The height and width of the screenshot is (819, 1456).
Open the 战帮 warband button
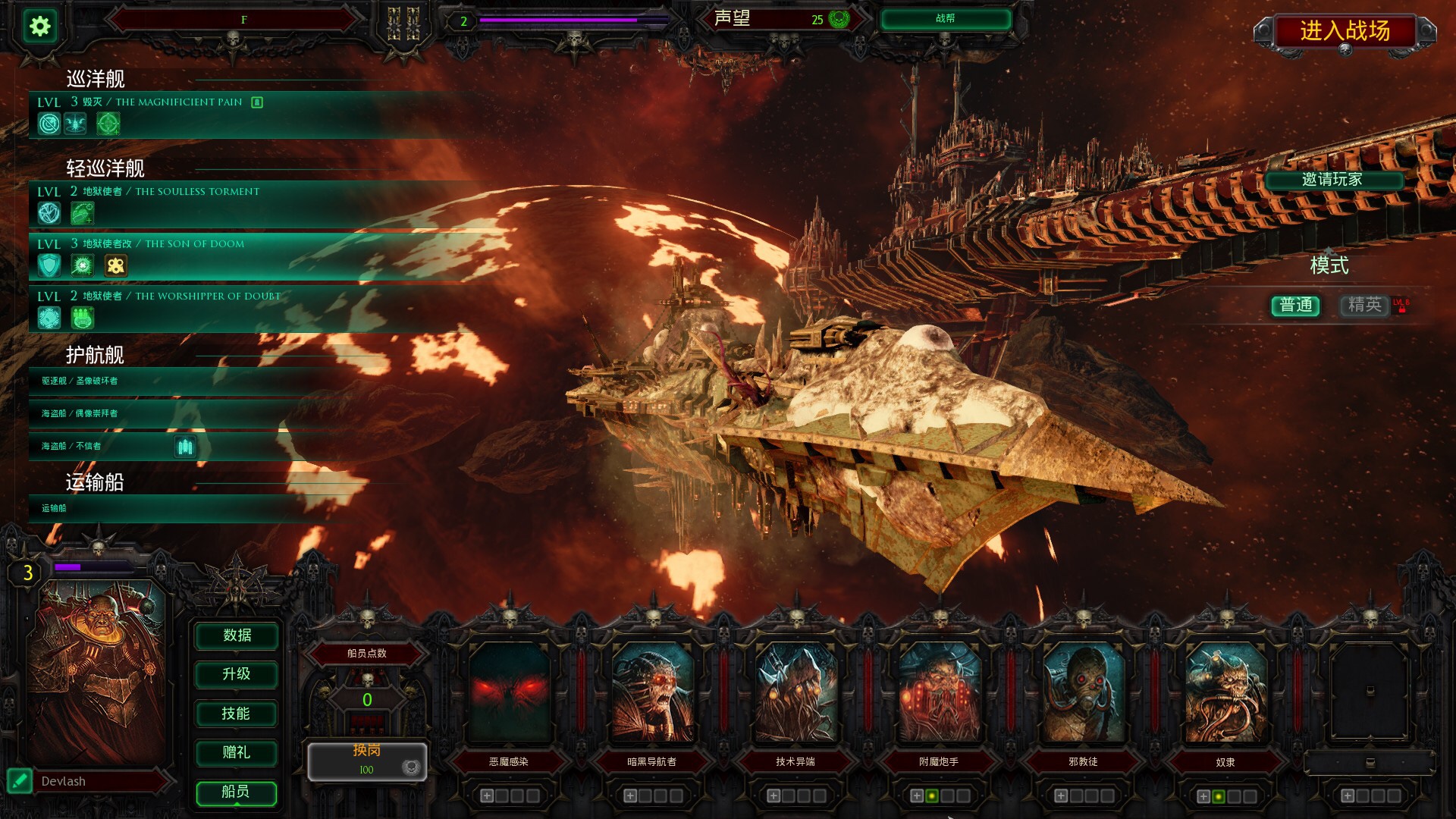(945, 19)
